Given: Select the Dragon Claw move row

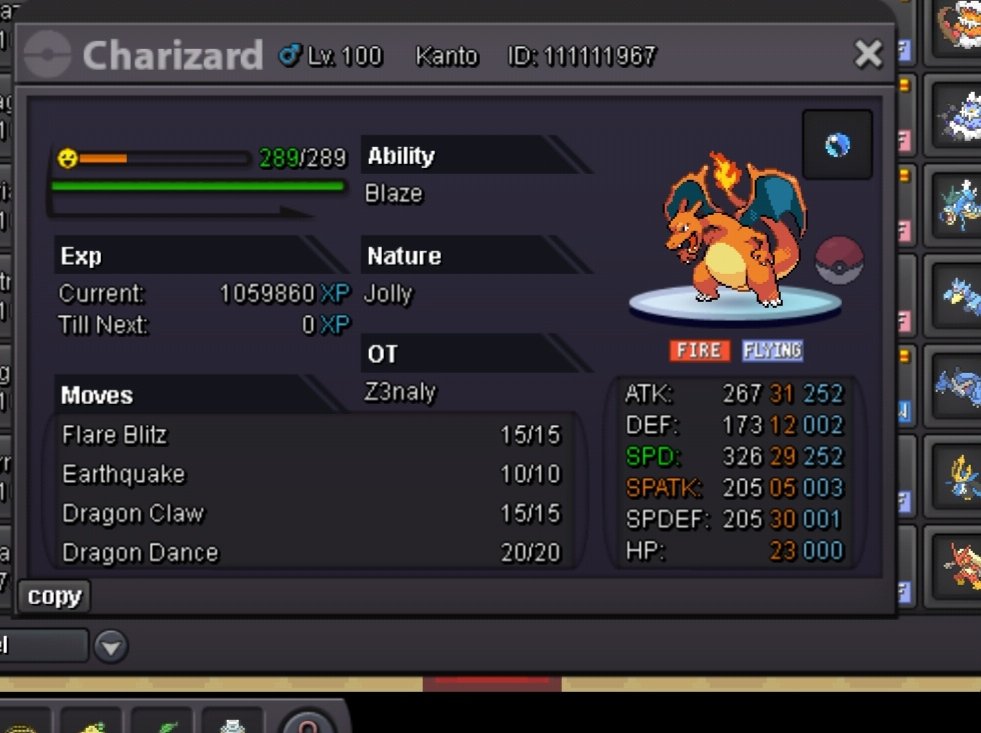Looking at the screenshot, I should pyautogui.click(x=312, y=513).
